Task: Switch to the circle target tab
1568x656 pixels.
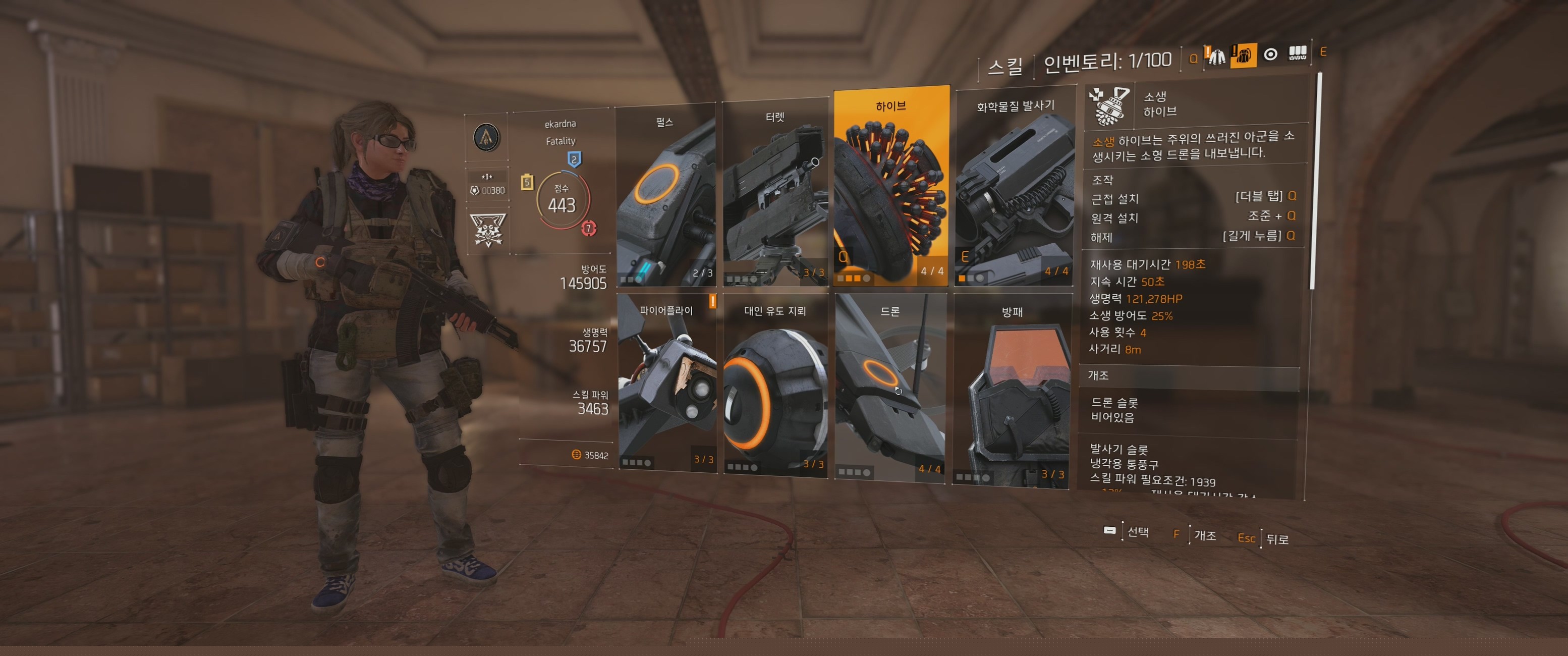Action: pyautogui.click(x=1270, y=55)
